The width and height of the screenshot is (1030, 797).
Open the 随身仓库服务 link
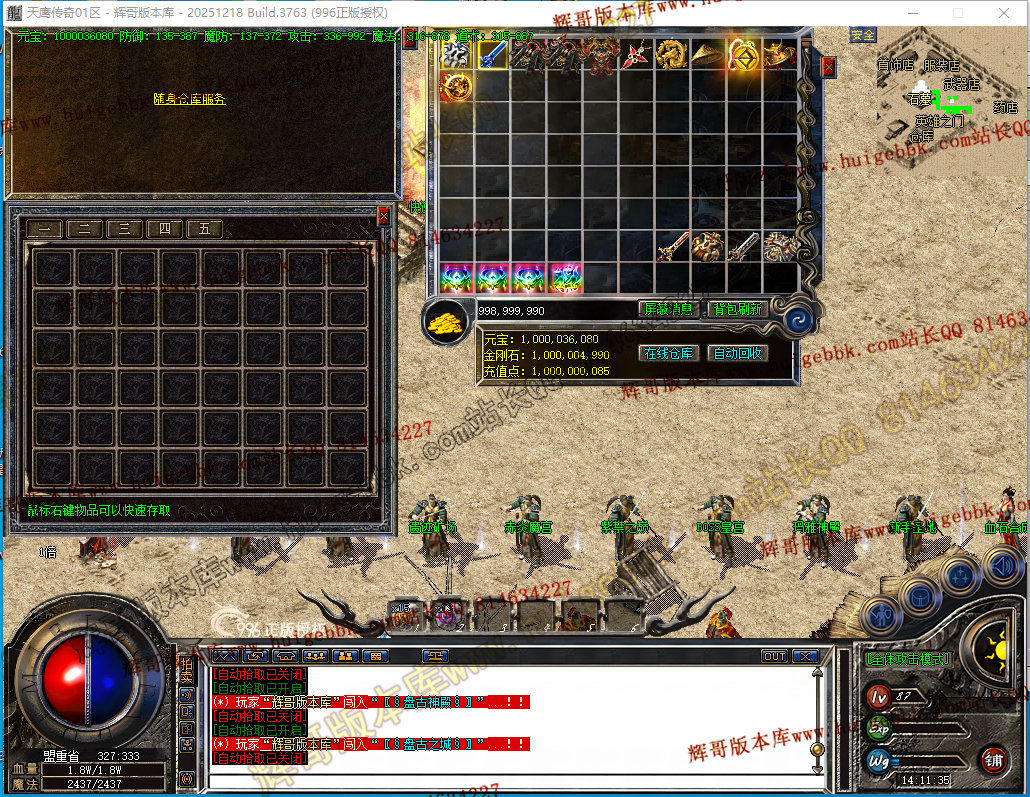(189, 99)
